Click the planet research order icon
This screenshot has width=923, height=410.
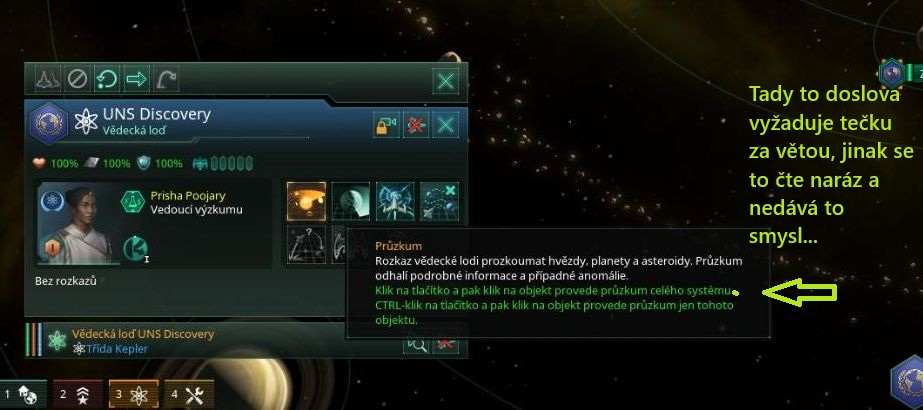350,200
